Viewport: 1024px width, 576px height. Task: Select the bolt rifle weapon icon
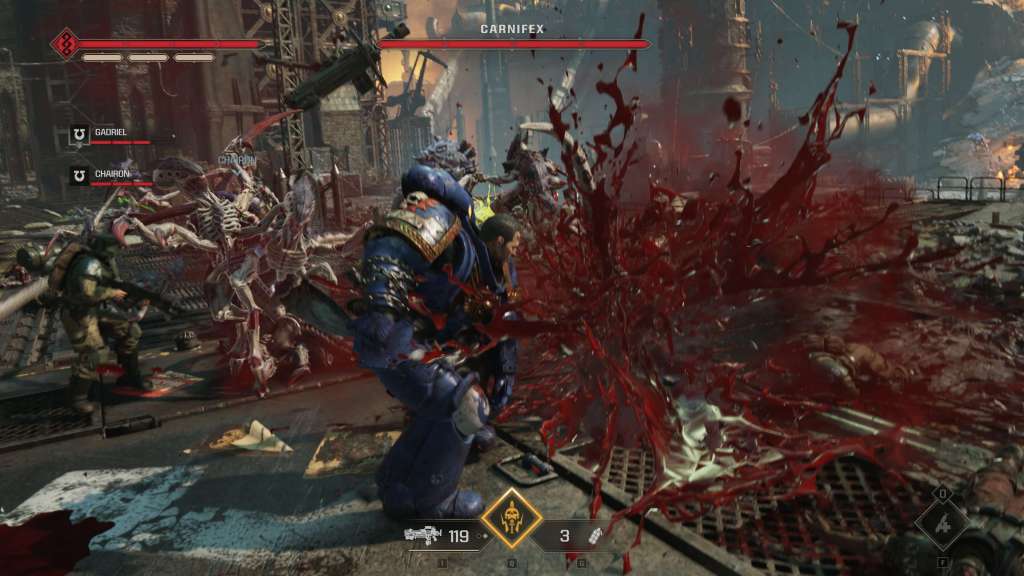click(x=423, y=535)
